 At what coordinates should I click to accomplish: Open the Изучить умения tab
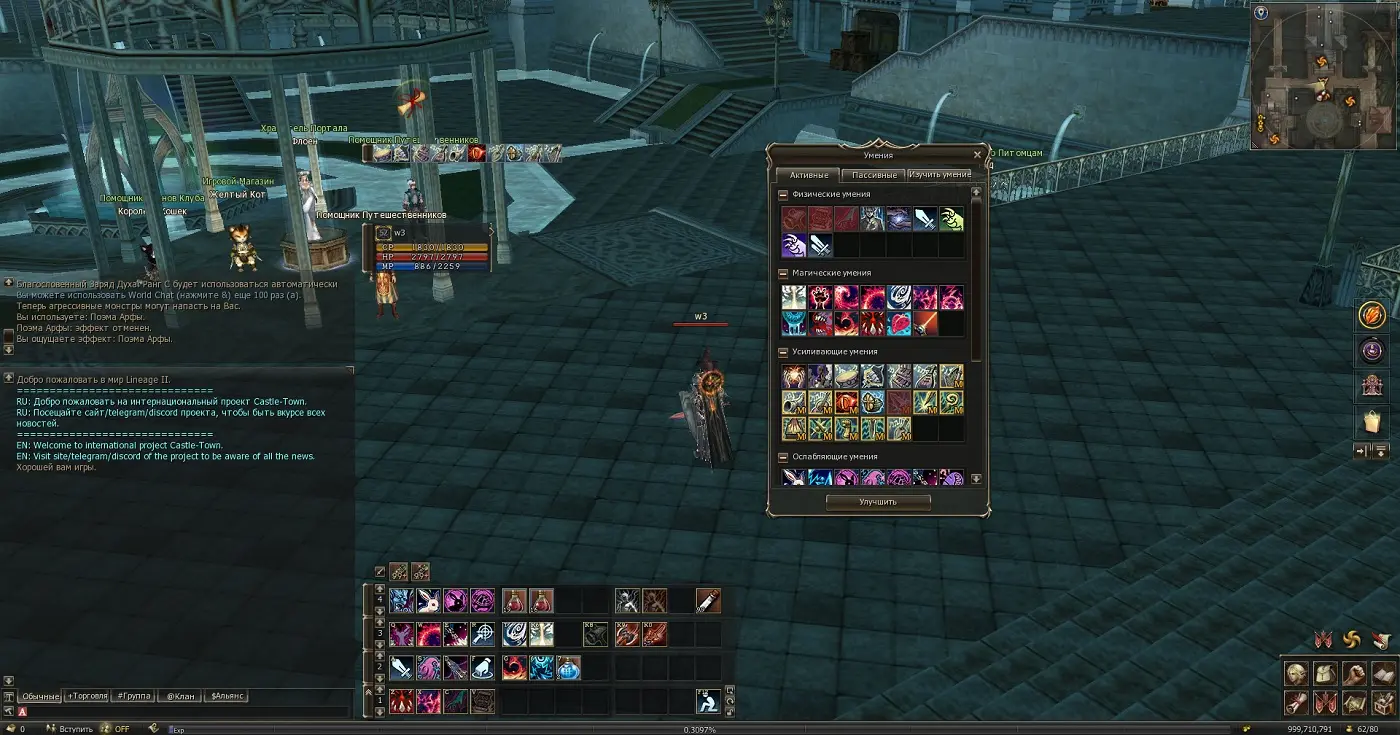939,175
